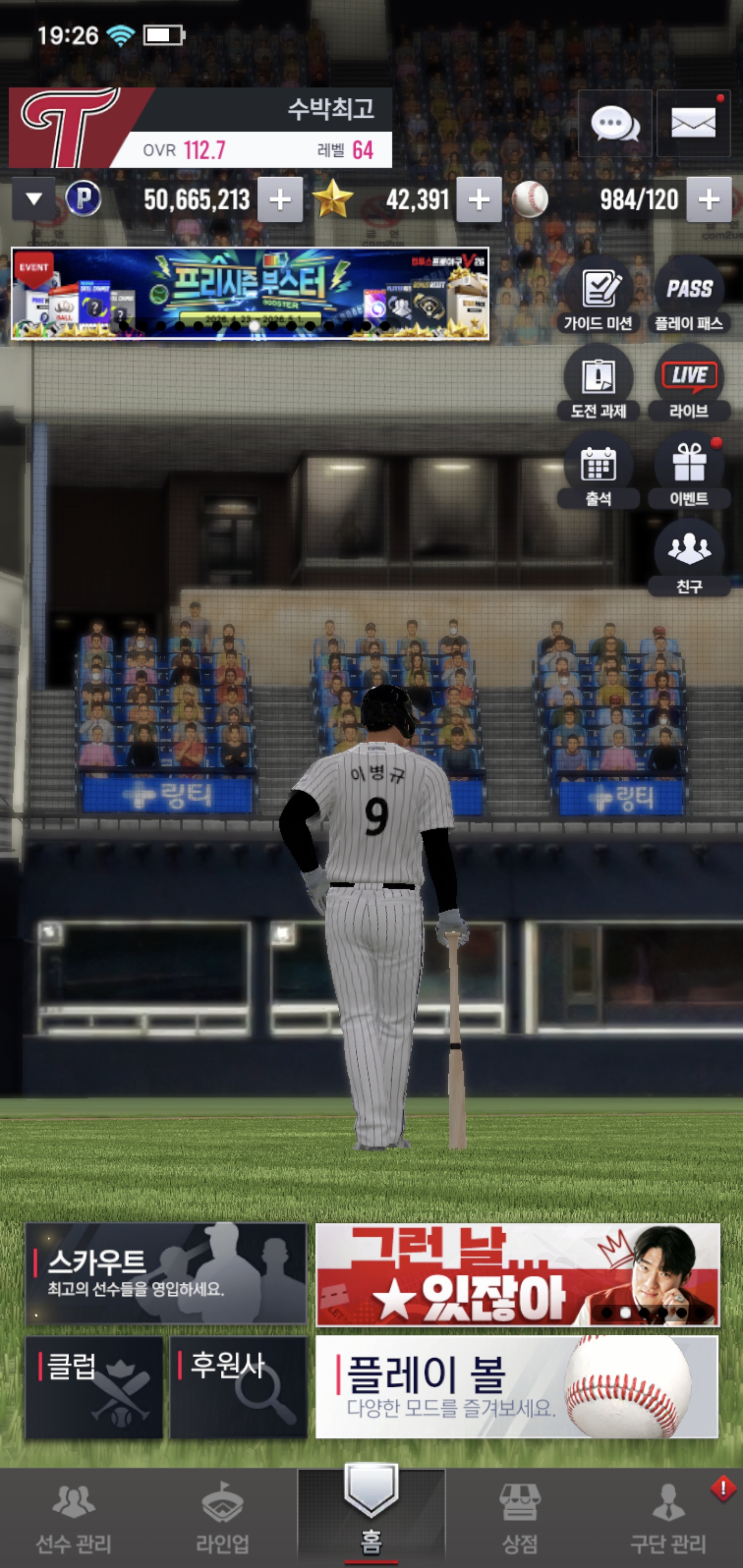743x1568 pixels.
Task: Add more P points with plus button
Action: point(280,200)
